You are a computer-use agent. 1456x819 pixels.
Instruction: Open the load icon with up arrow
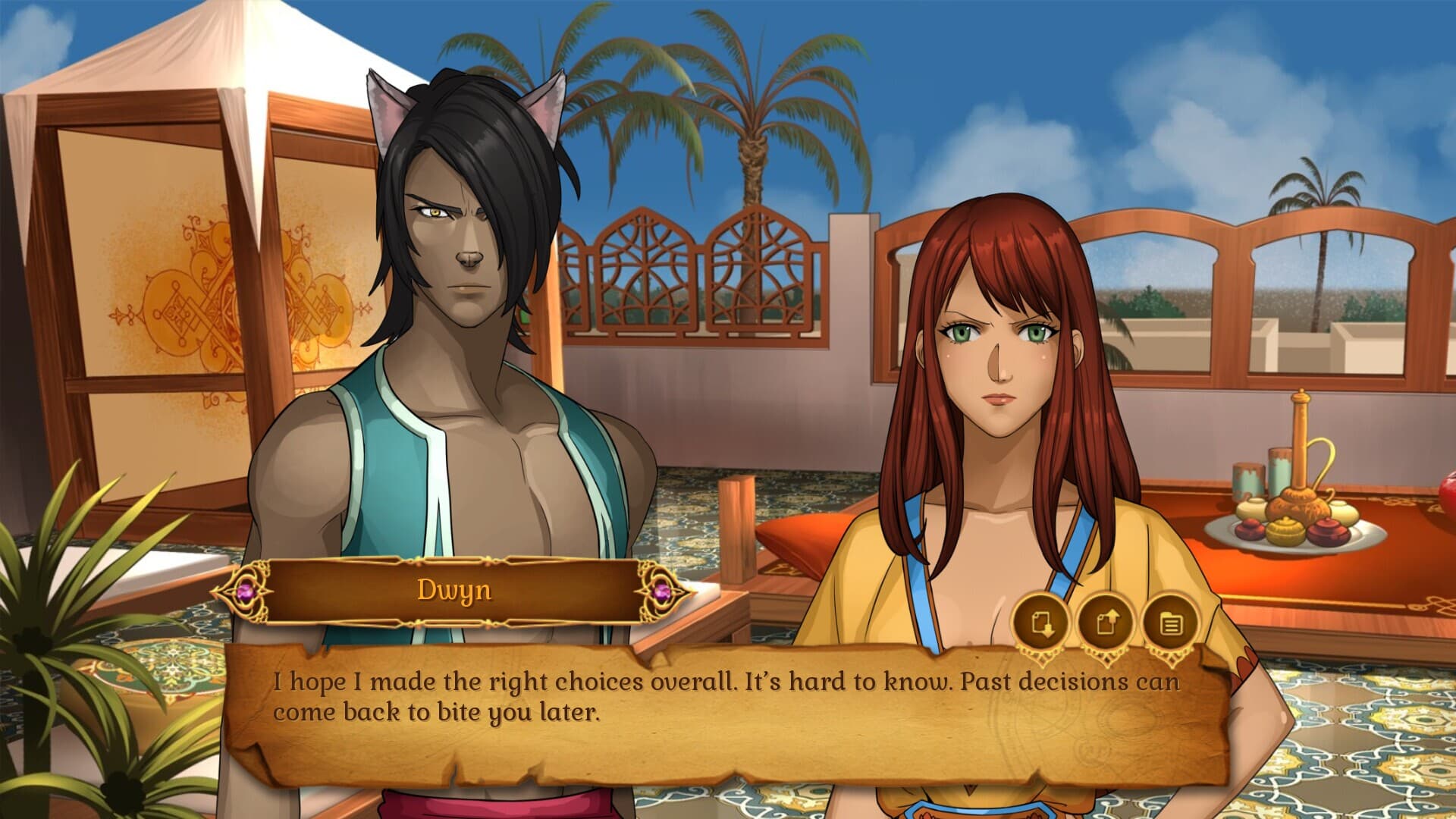[1107, 624]
